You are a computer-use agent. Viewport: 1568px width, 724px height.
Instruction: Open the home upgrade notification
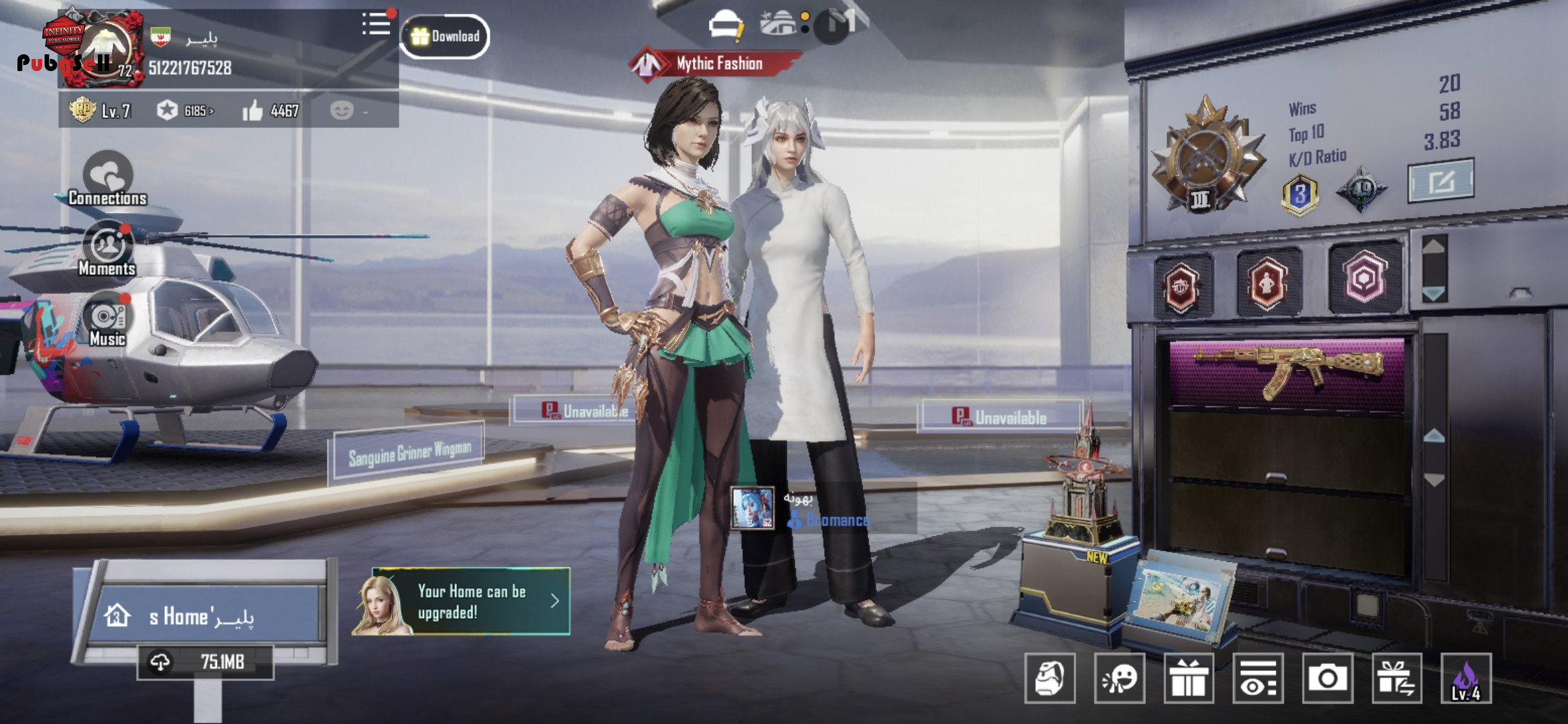[462, 601]
